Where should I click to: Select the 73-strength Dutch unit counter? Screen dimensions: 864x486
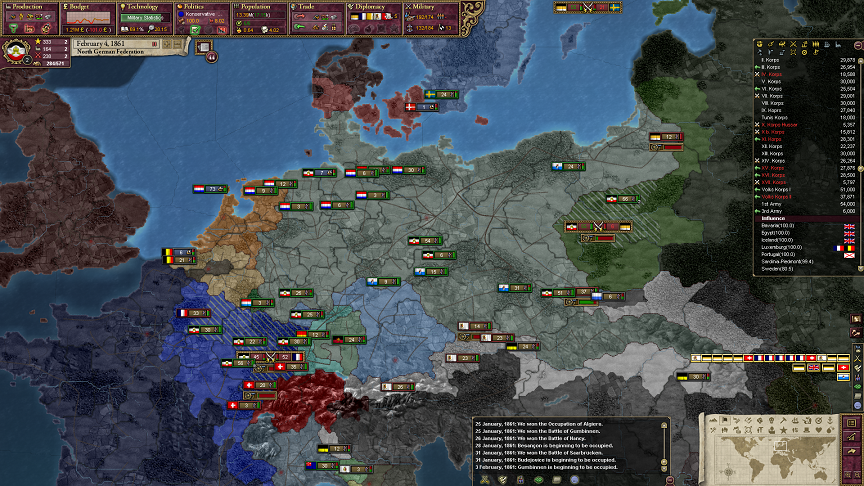coord(212,188)
